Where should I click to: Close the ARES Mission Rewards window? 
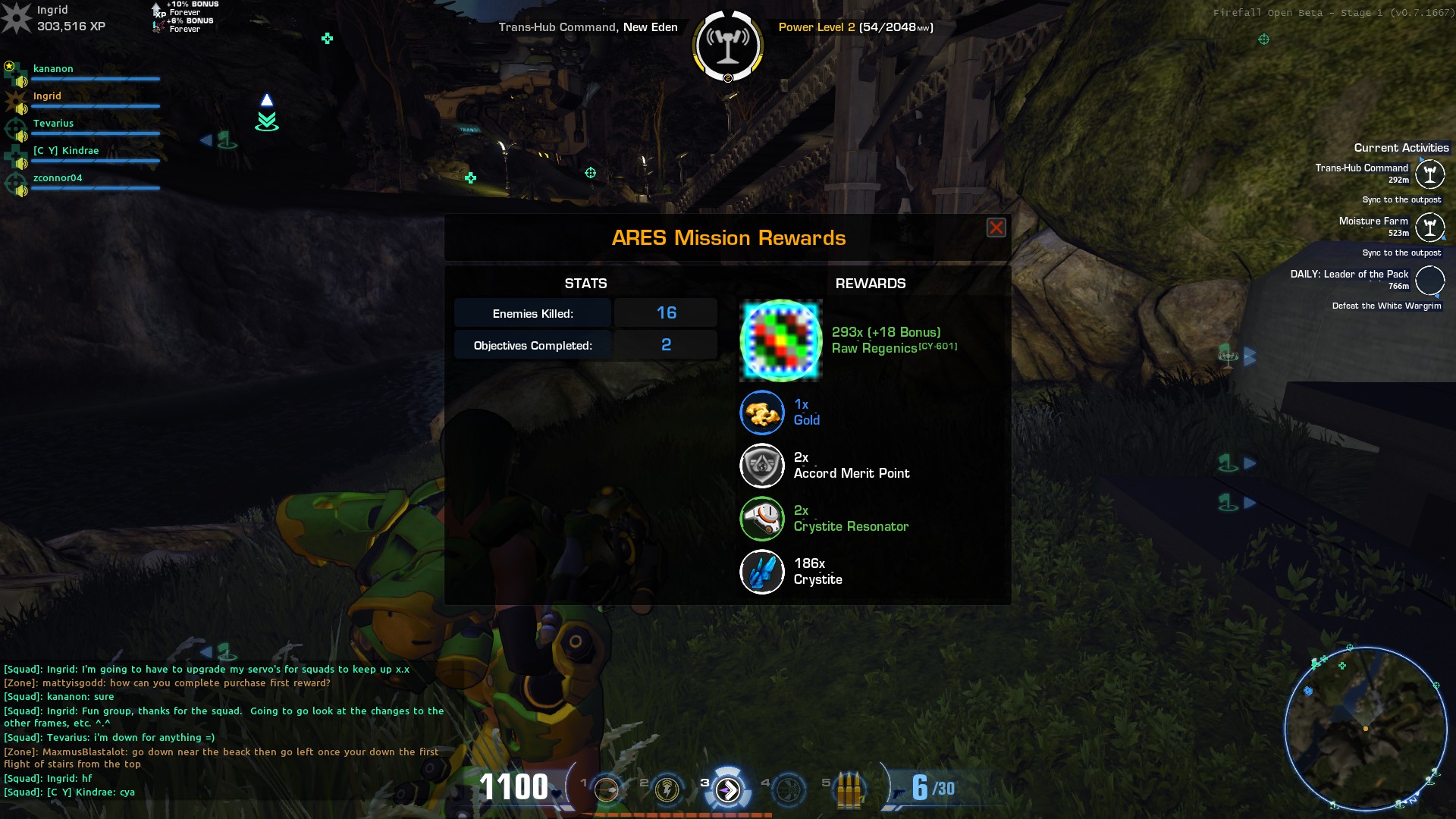coord(996,227)
